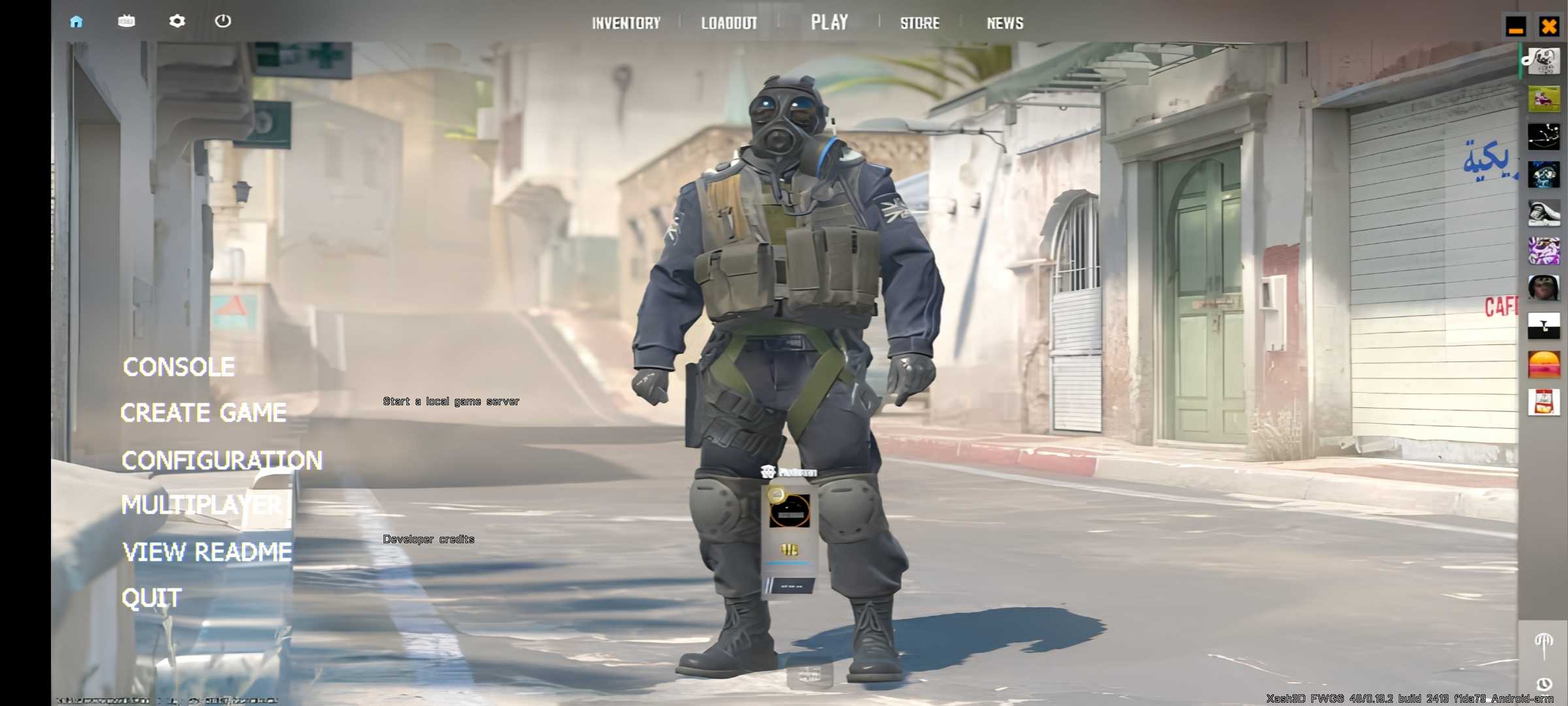Select the orange sunset avatar in the friends list
This screenshot has height=706, width=1568.
(1544, 364)
